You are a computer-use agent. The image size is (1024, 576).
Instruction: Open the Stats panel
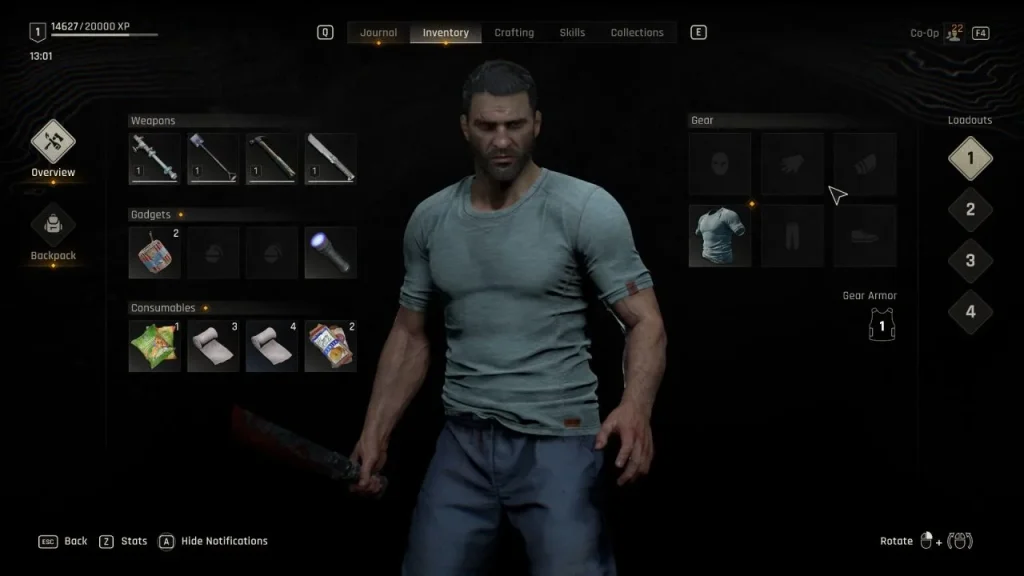click(124, 541)
